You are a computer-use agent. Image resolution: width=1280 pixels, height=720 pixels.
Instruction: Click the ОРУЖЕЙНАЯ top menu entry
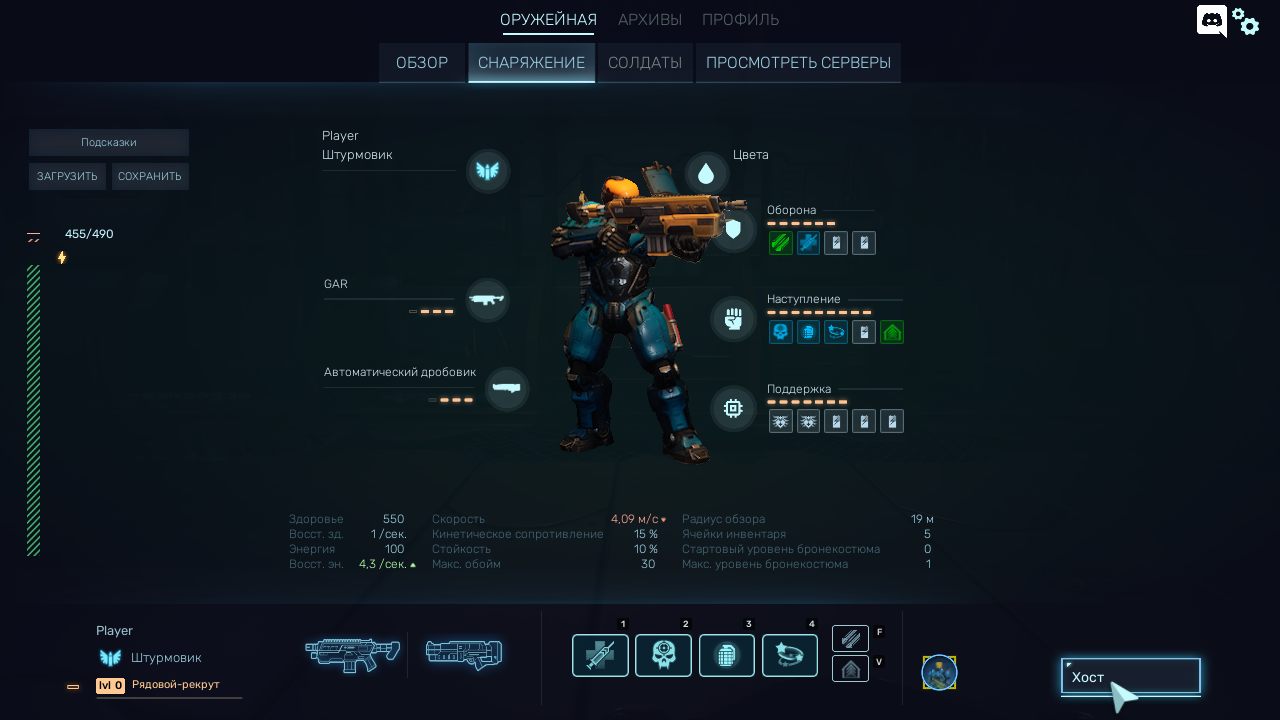(x=548, y=20)
